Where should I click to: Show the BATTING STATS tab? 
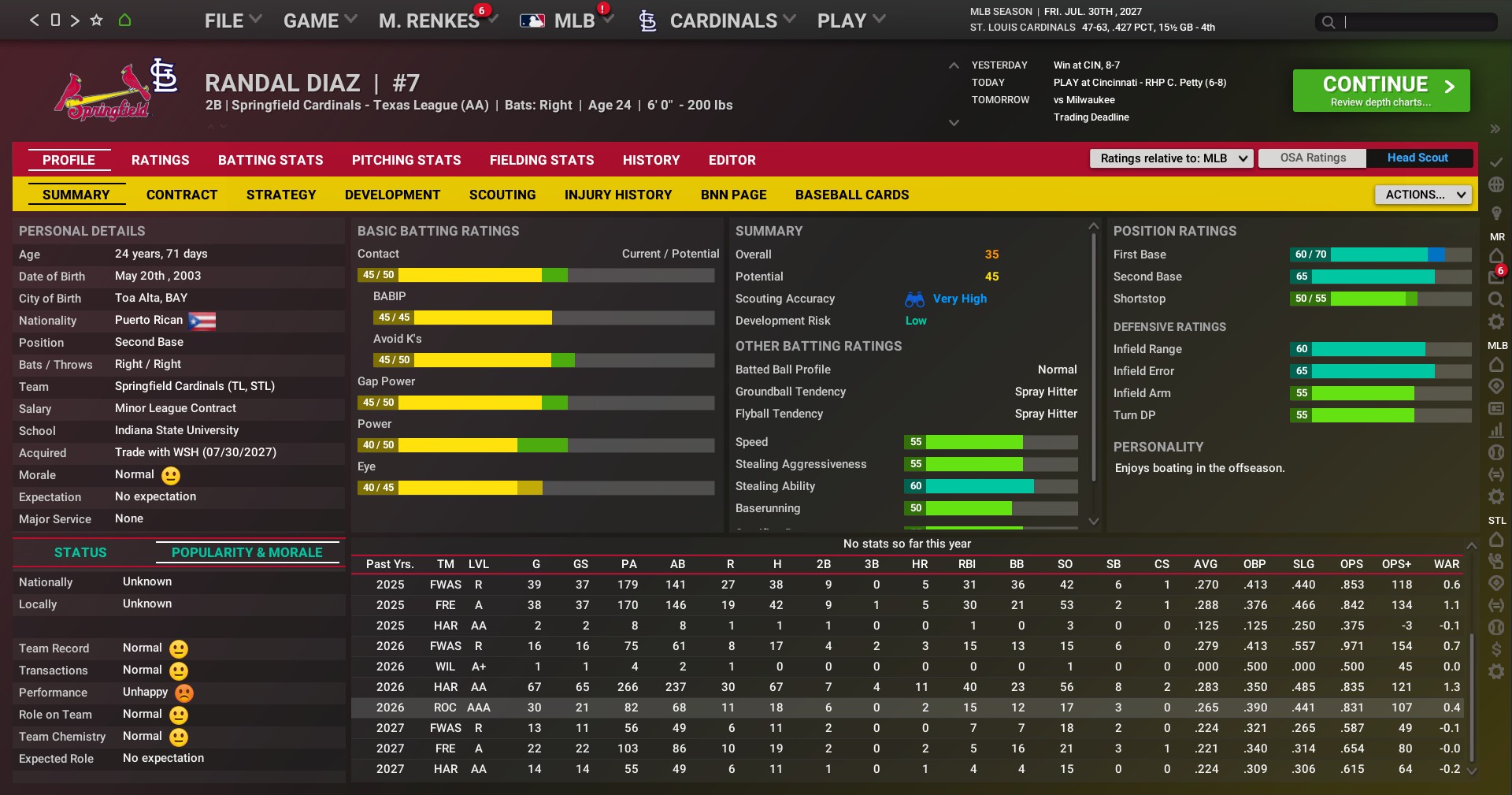270,160
